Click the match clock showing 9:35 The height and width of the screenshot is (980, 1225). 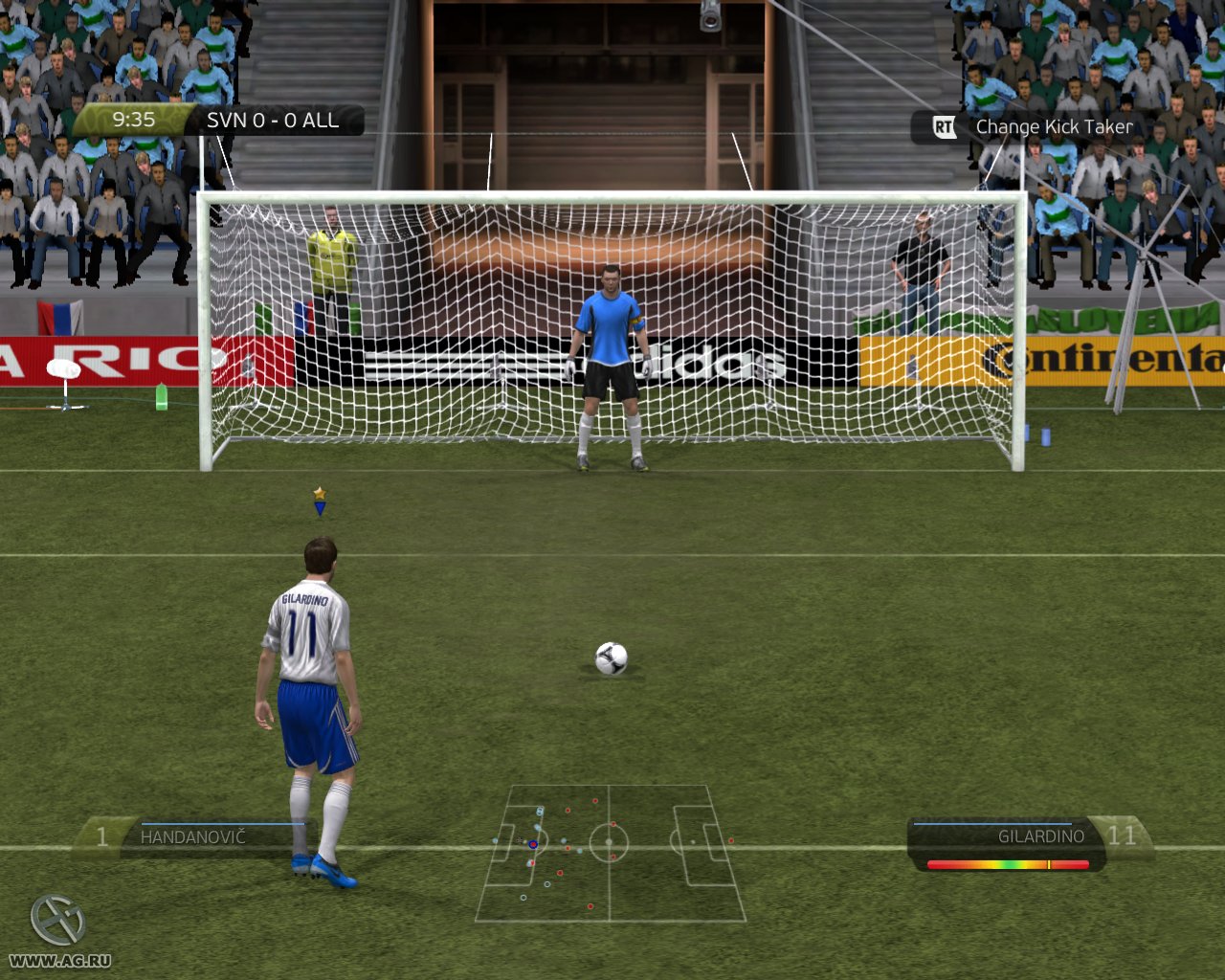pos(134,120)
